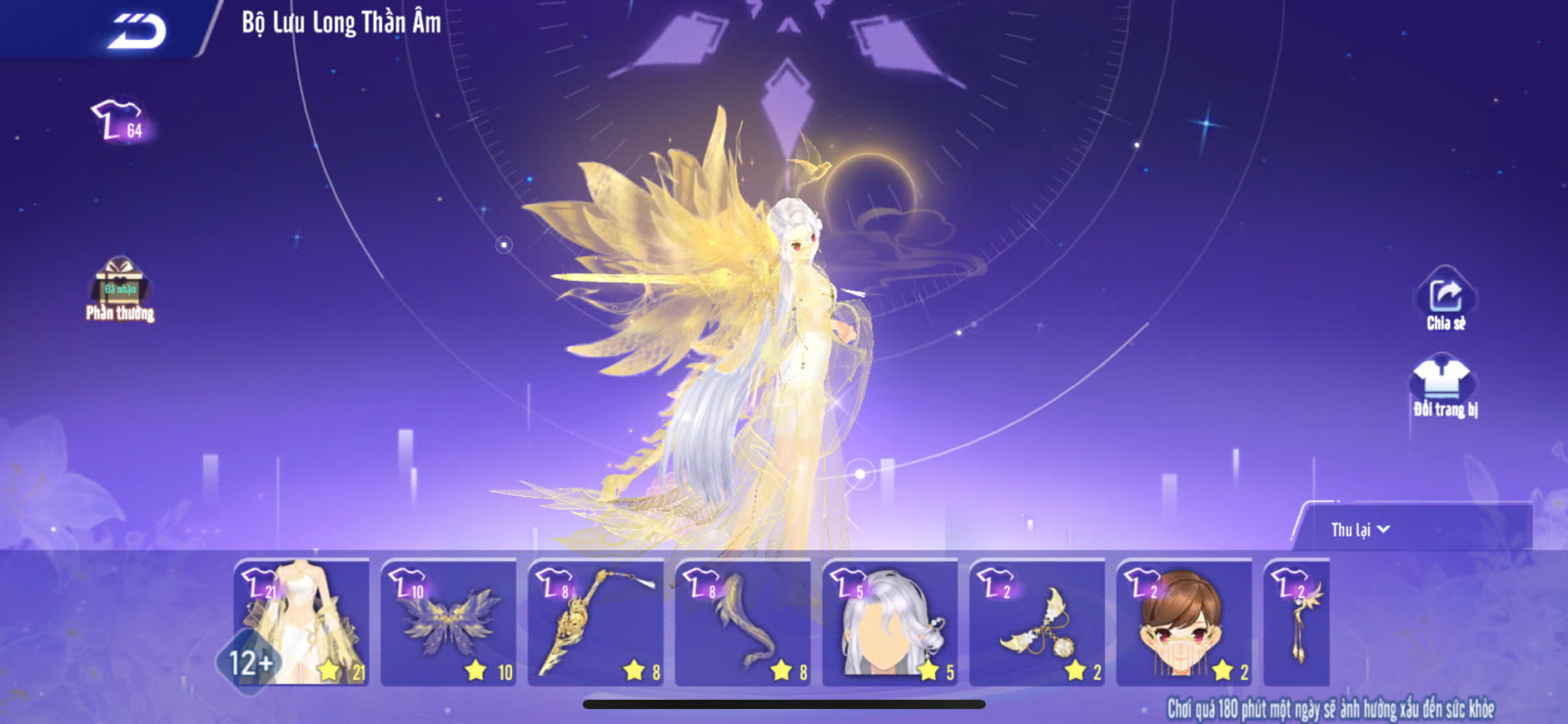The height and width of the screenshot is (724, 1568).
Task: Pick the partially visible gold tassel item
Action: (1297, 622)
